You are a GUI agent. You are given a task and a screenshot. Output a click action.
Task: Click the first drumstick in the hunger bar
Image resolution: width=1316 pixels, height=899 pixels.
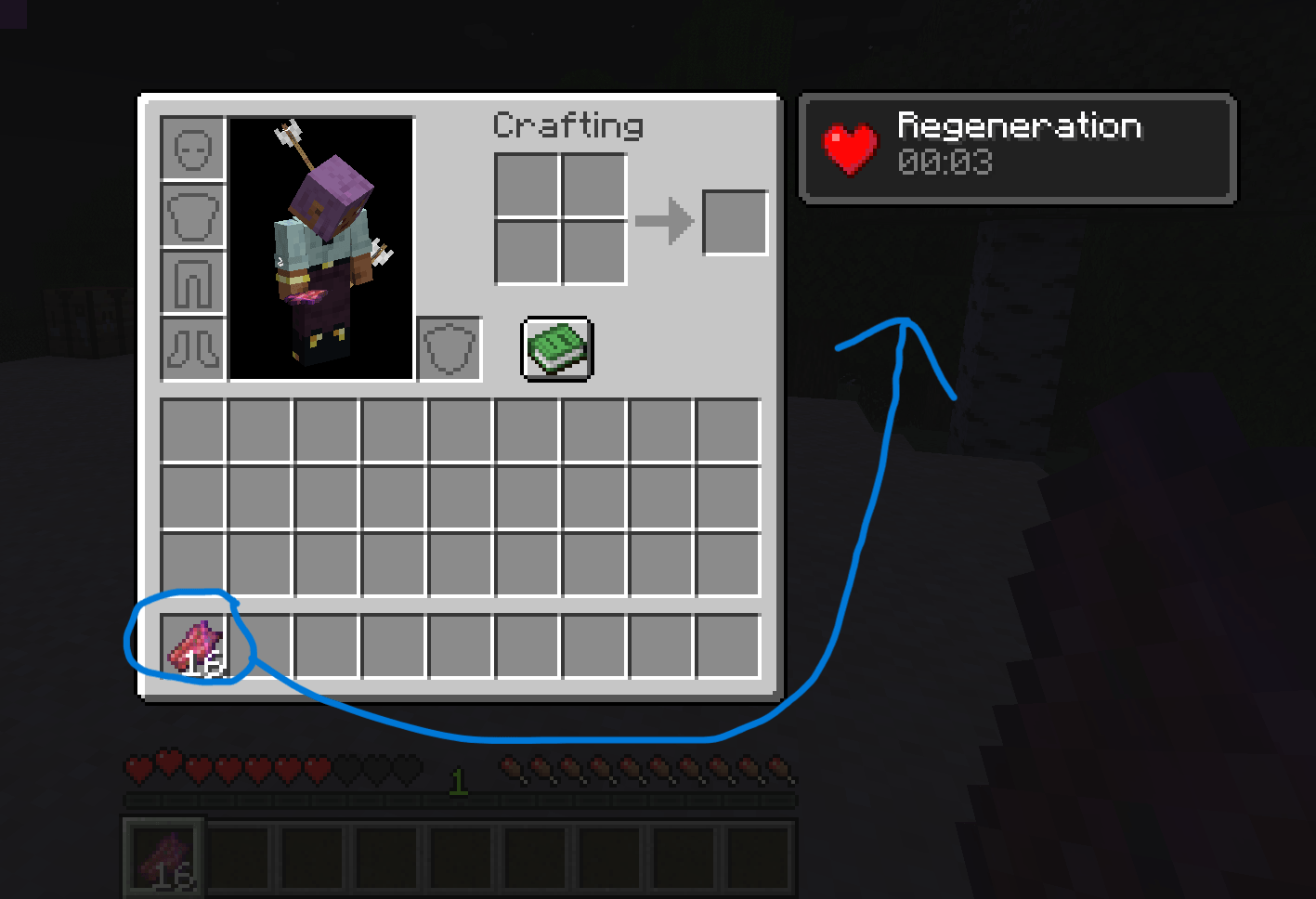[511, 767]
